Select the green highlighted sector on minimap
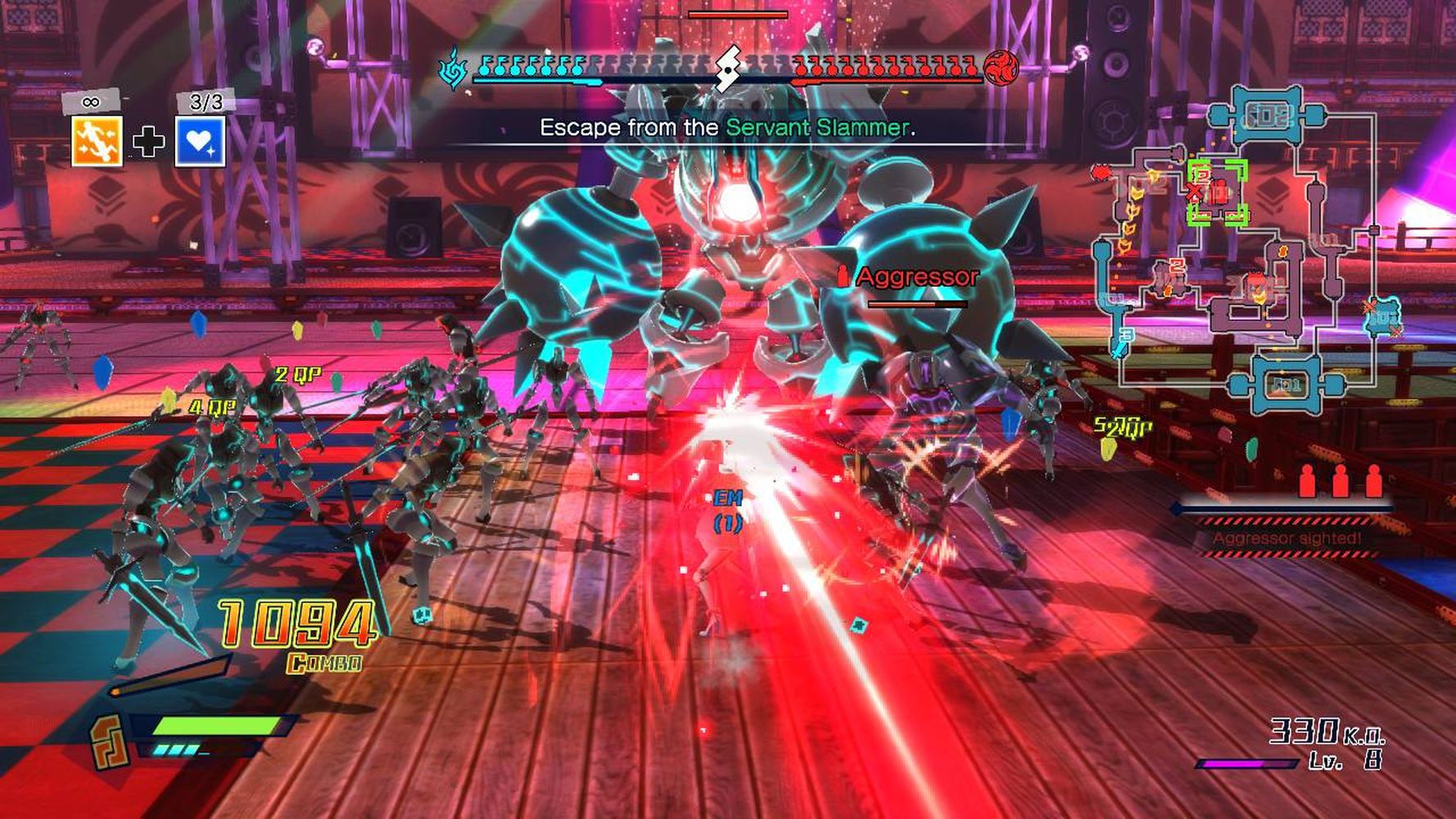This screenshot has width=1456, height=819. coord(1217,192)
